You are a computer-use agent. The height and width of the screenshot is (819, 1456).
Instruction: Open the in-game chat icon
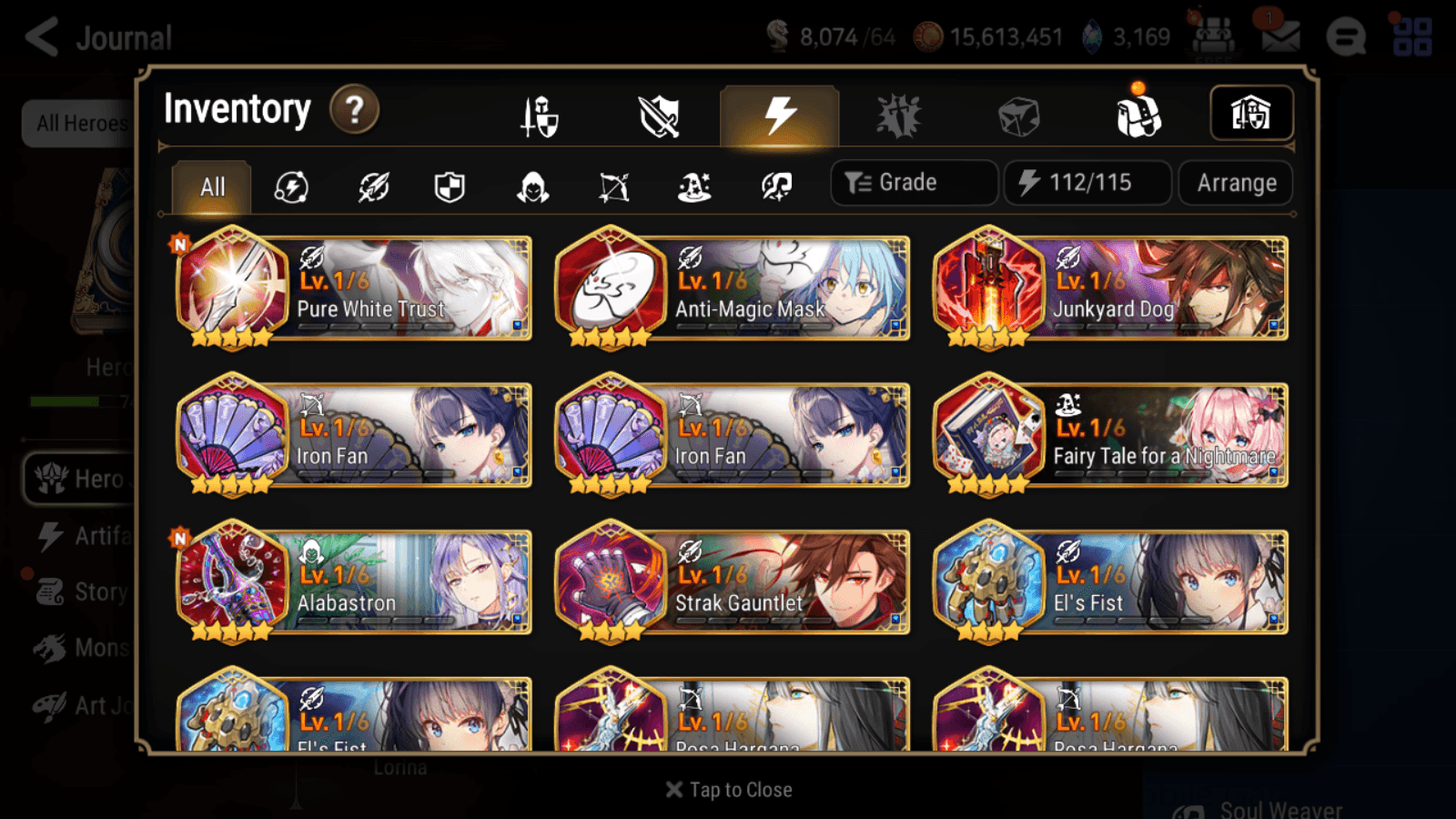pyautogui.click(x=1346, y=37)
